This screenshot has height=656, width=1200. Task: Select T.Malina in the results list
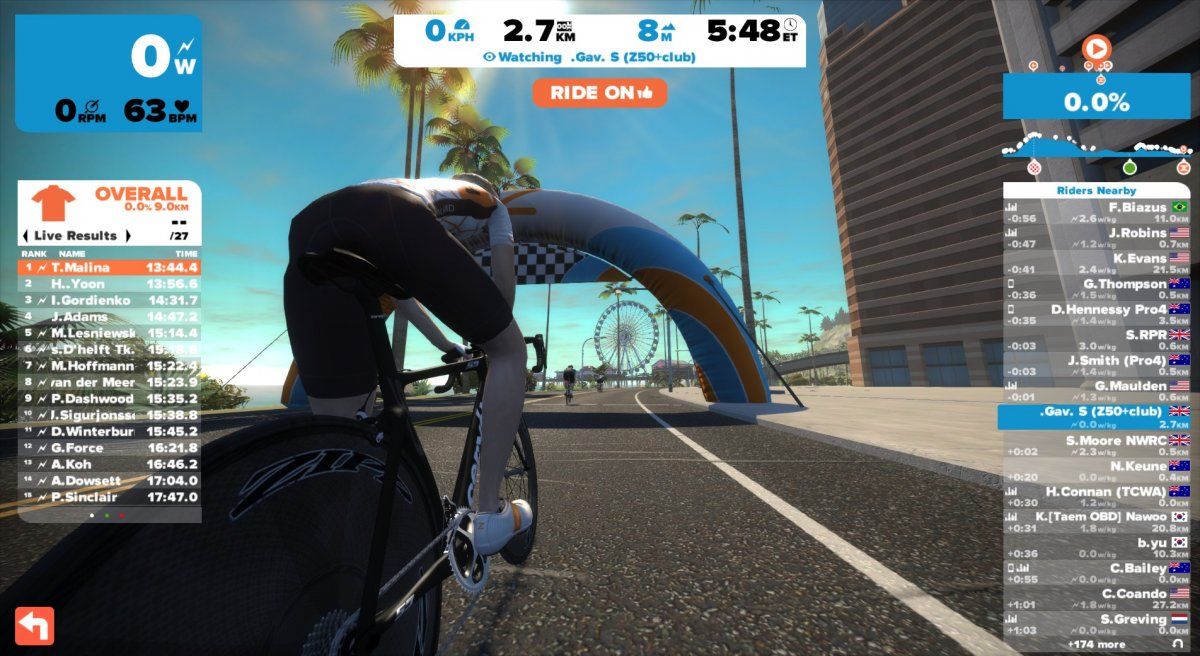pos(110,267)
